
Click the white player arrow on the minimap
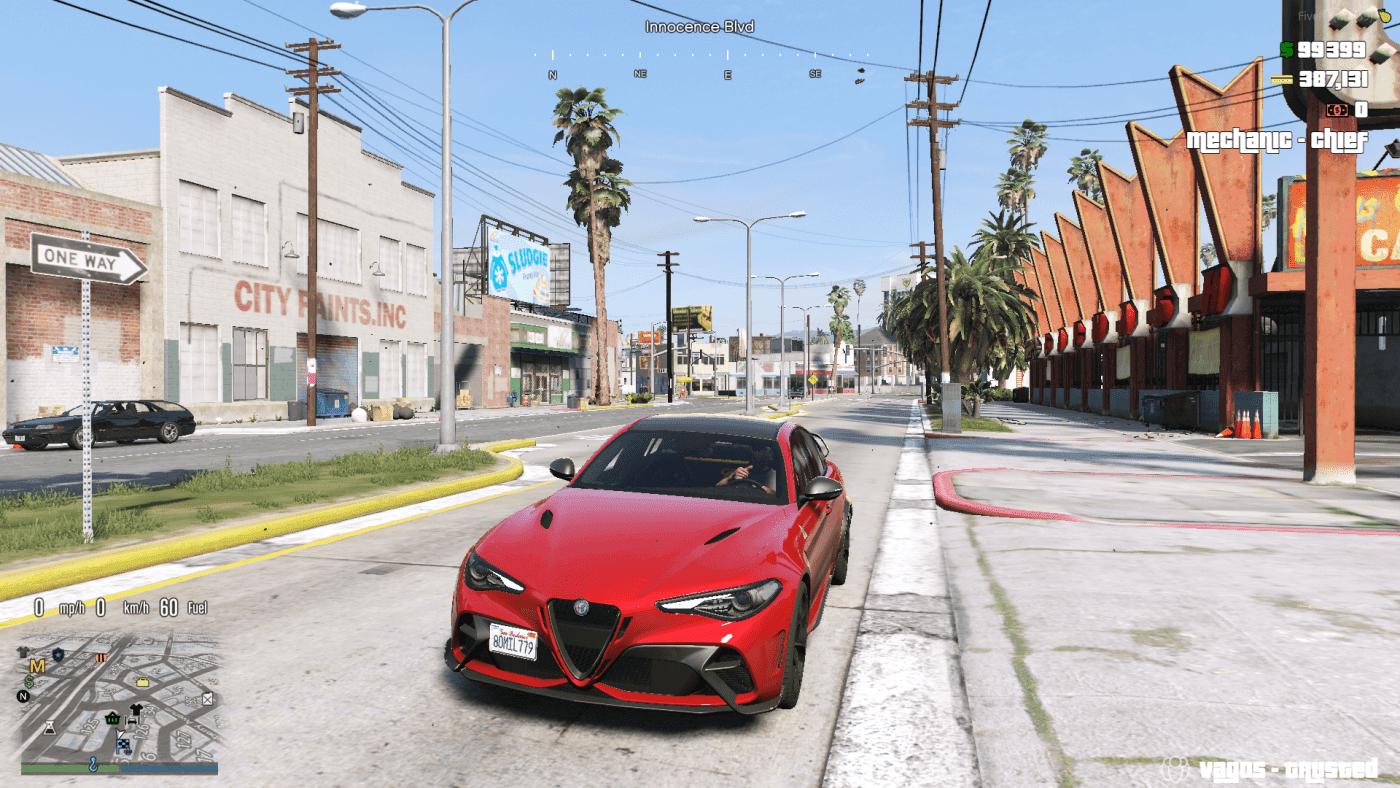coord(120,733)
